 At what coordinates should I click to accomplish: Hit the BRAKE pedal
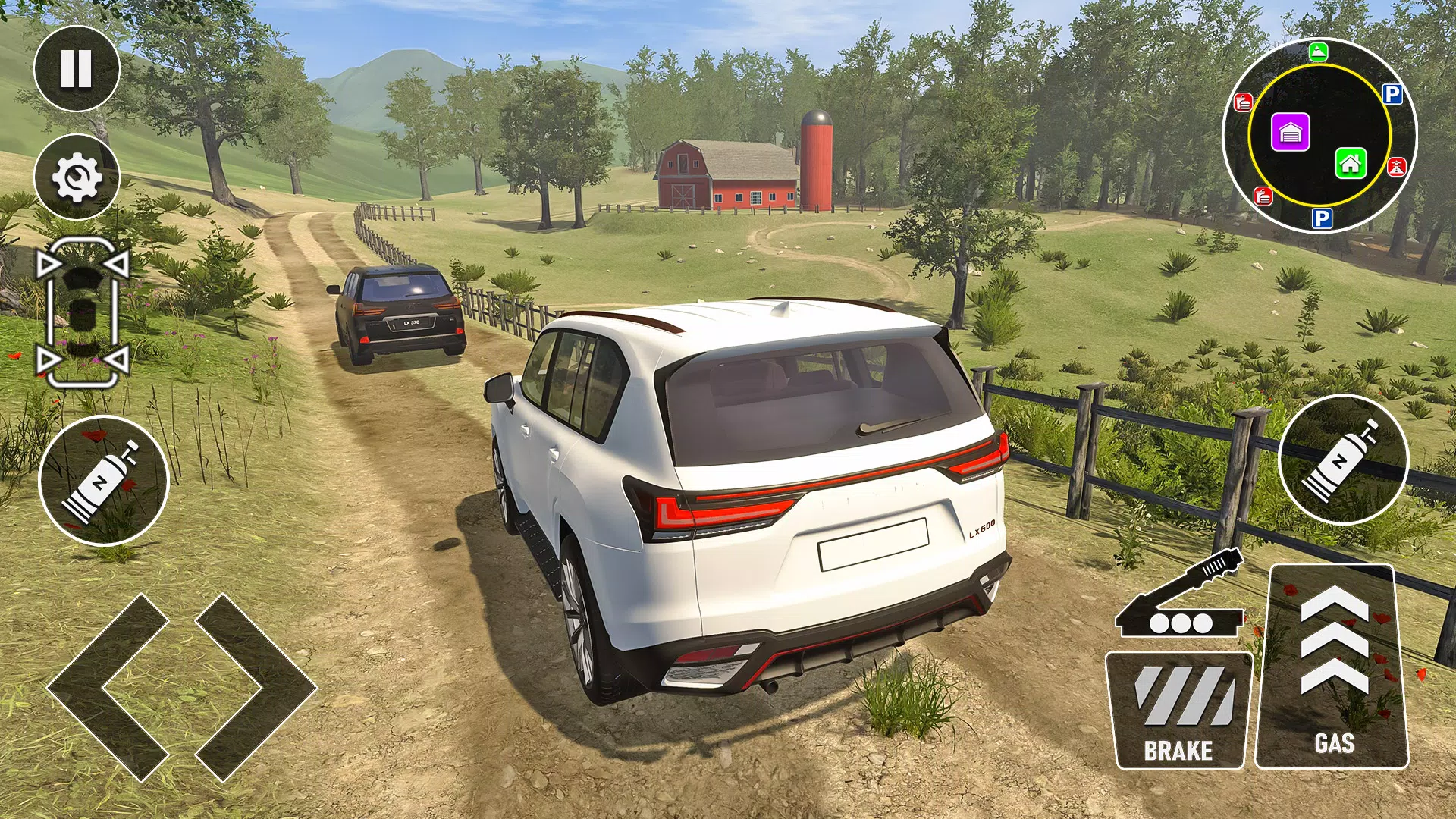(x=1178, y=710)
